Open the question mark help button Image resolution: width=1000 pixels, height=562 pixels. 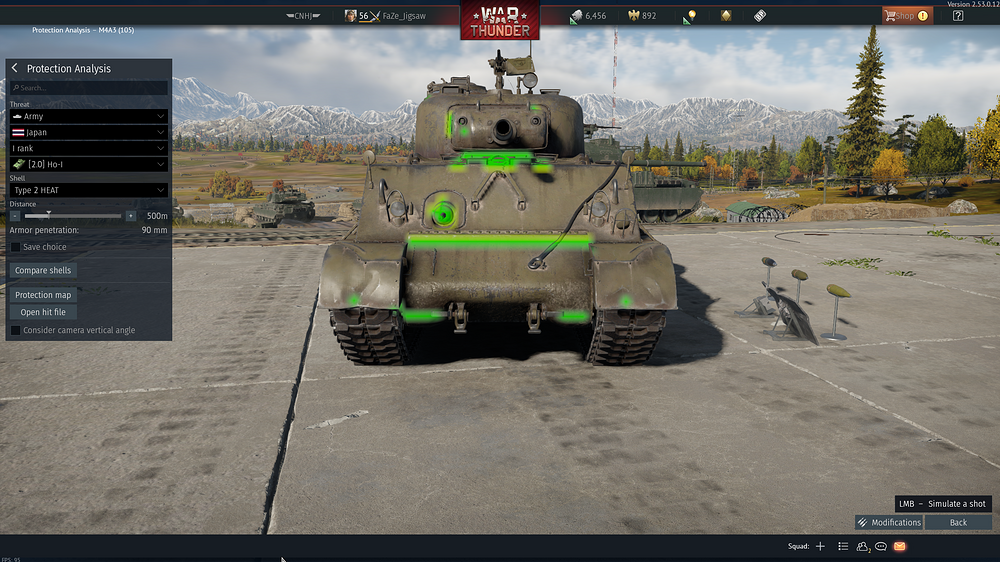coord(958,16)
